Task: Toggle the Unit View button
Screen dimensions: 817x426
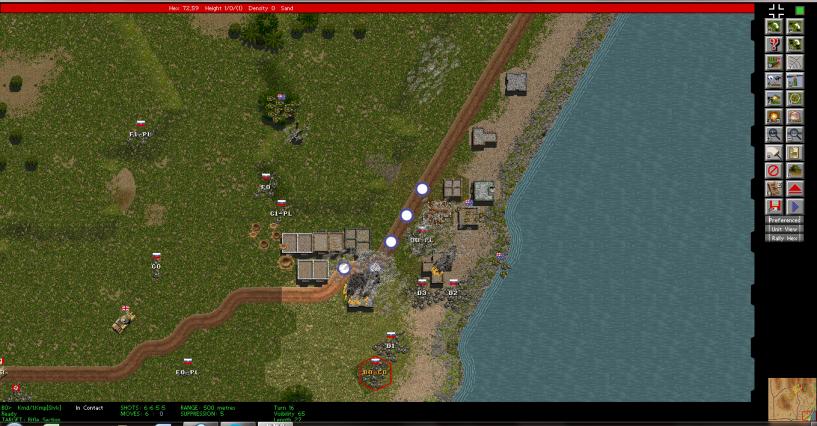Action: 784,229
